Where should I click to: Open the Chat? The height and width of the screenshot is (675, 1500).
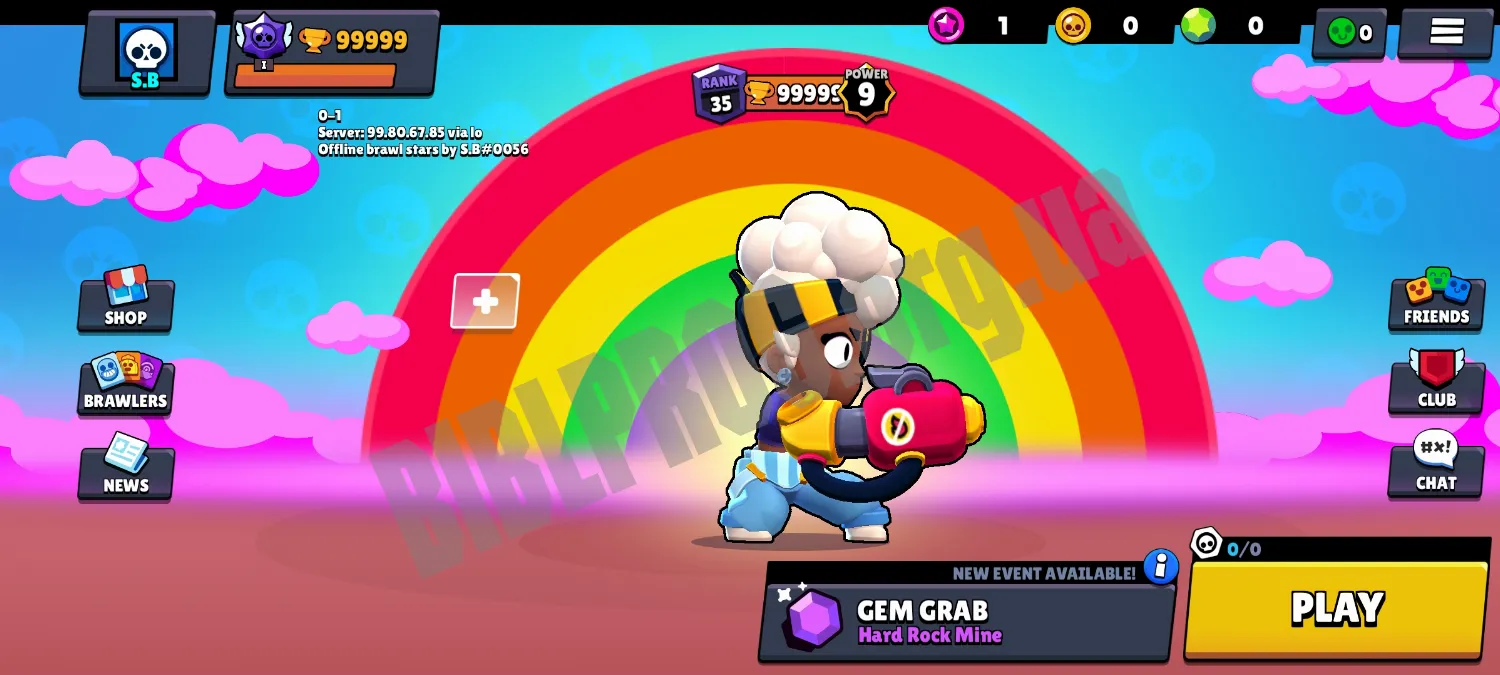click(1436, 465)
